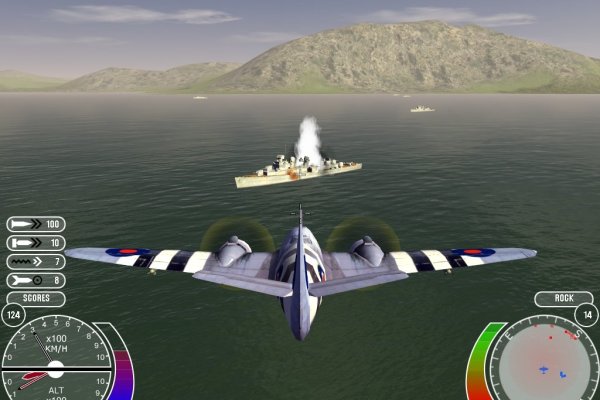Screen dimensions: 600x400
Task: Switch to the rocket weapon with 7 left
Action: point(35,262)
